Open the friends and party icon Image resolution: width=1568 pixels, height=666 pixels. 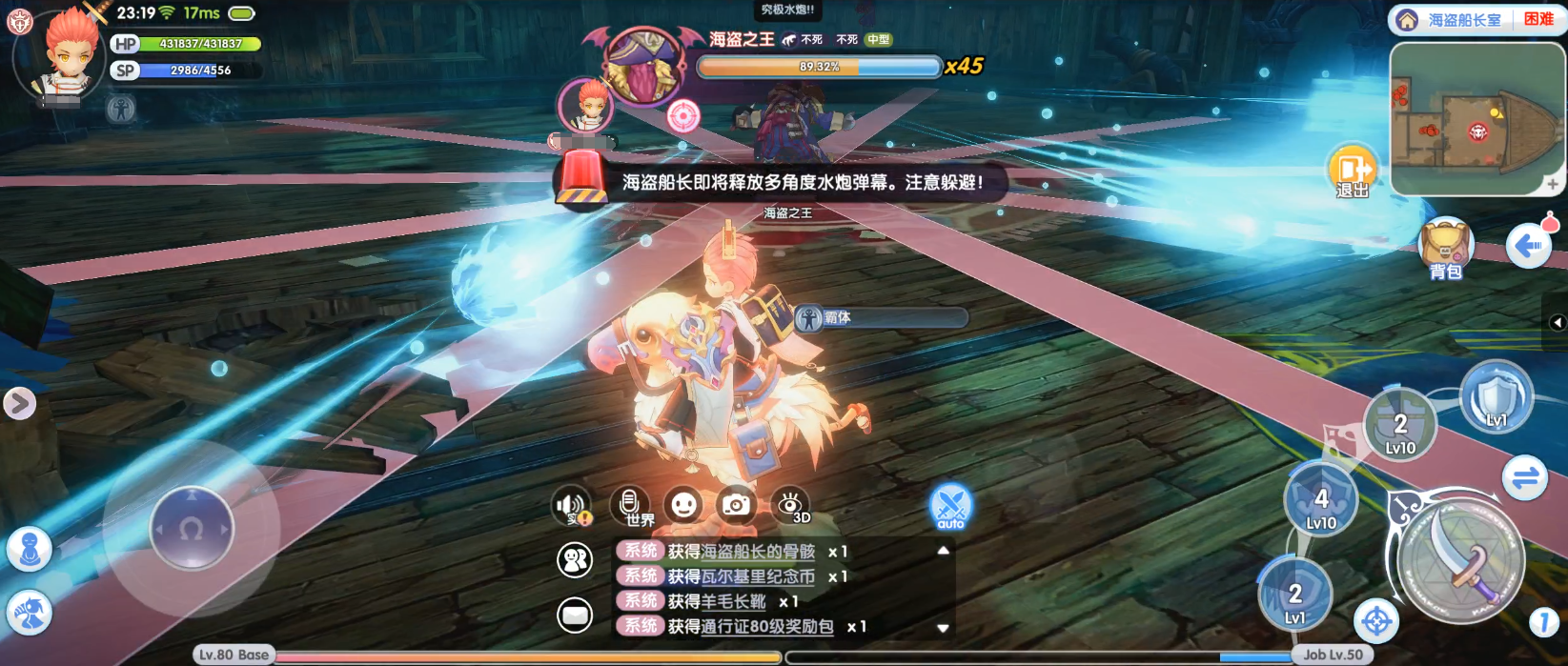(x=575, y=560)
